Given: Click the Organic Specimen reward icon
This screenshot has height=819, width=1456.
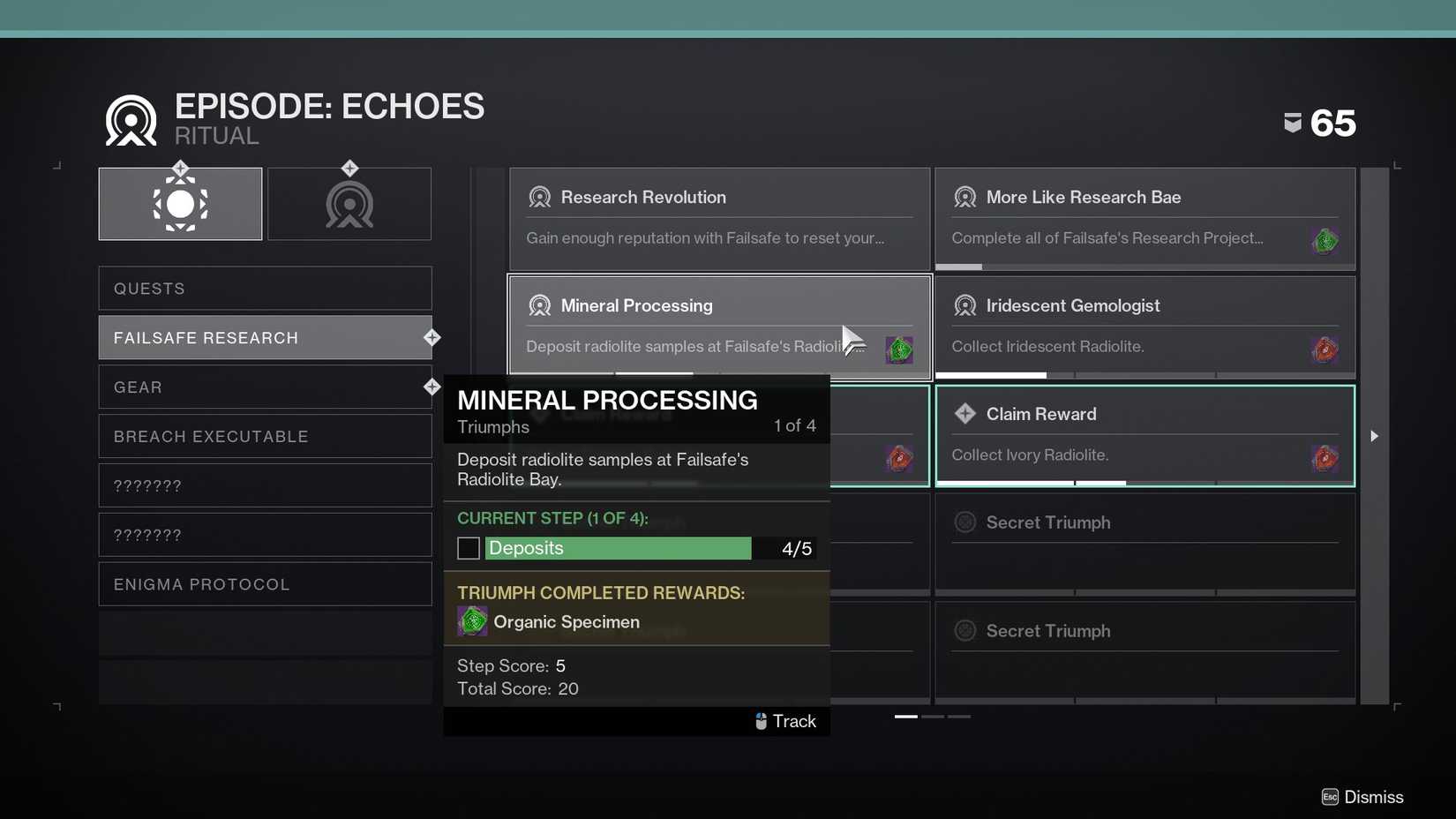Looking at the screenshot, I should 472,621.
